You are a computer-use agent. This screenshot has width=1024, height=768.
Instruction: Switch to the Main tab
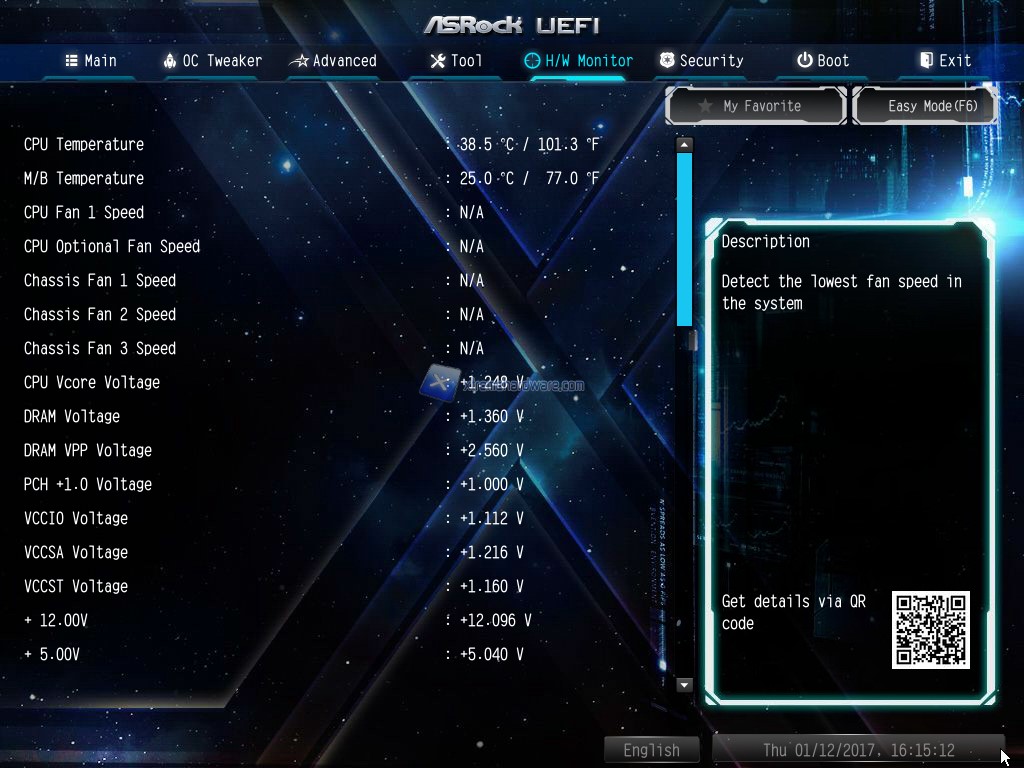pos(91,61)
